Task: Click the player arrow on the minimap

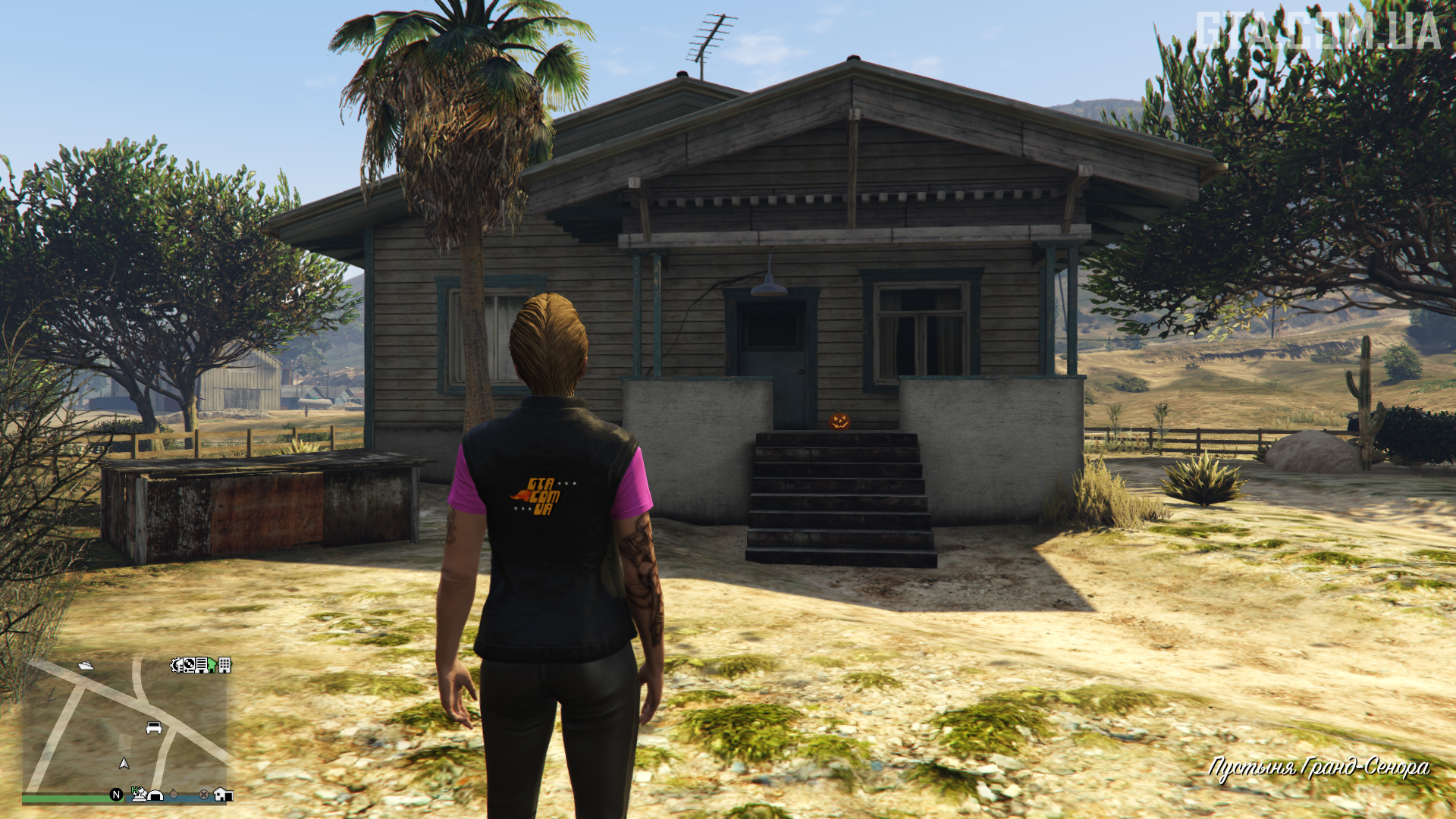Action: tap(124, 763)
